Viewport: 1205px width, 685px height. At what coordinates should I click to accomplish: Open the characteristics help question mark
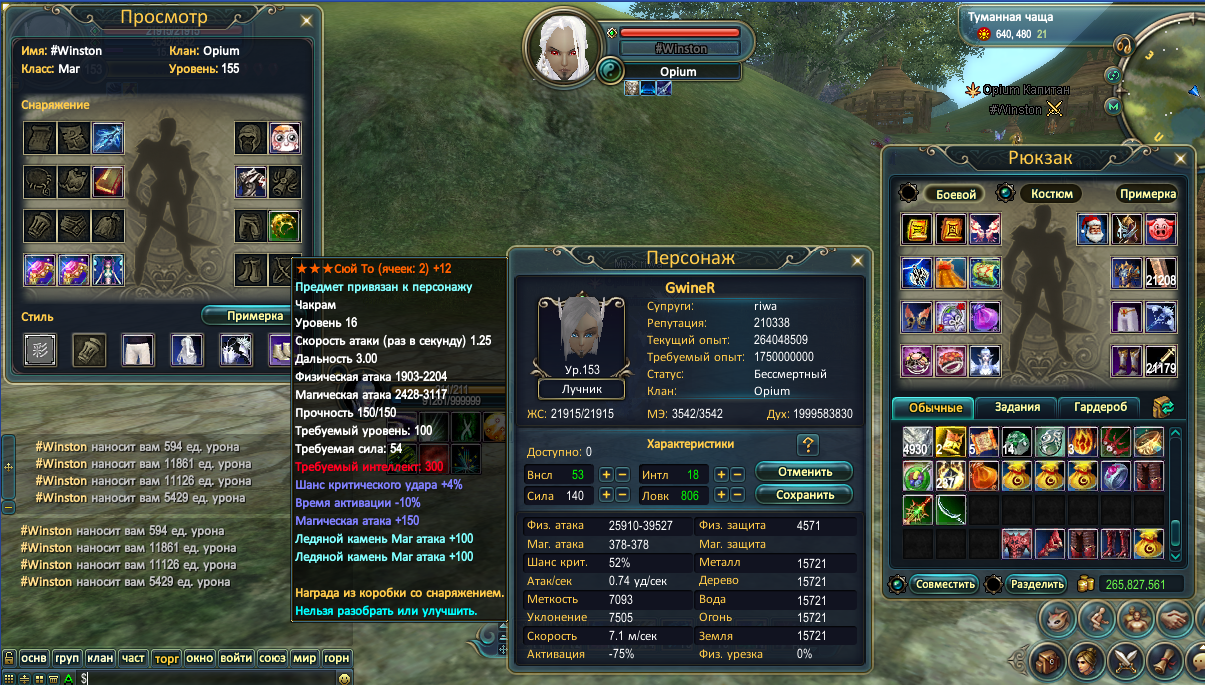click(x=808, y=446)
